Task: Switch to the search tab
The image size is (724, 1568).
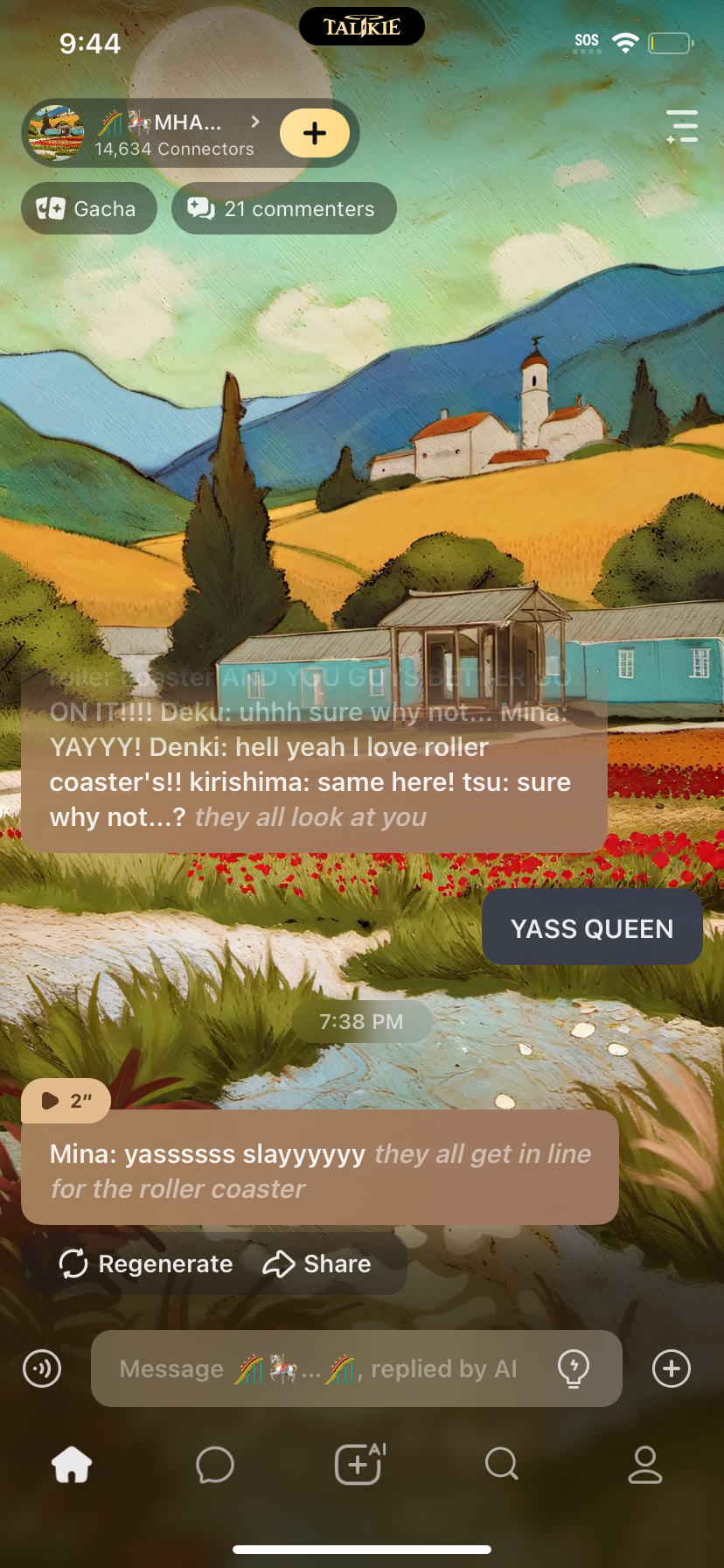Action: point(502,1464)
